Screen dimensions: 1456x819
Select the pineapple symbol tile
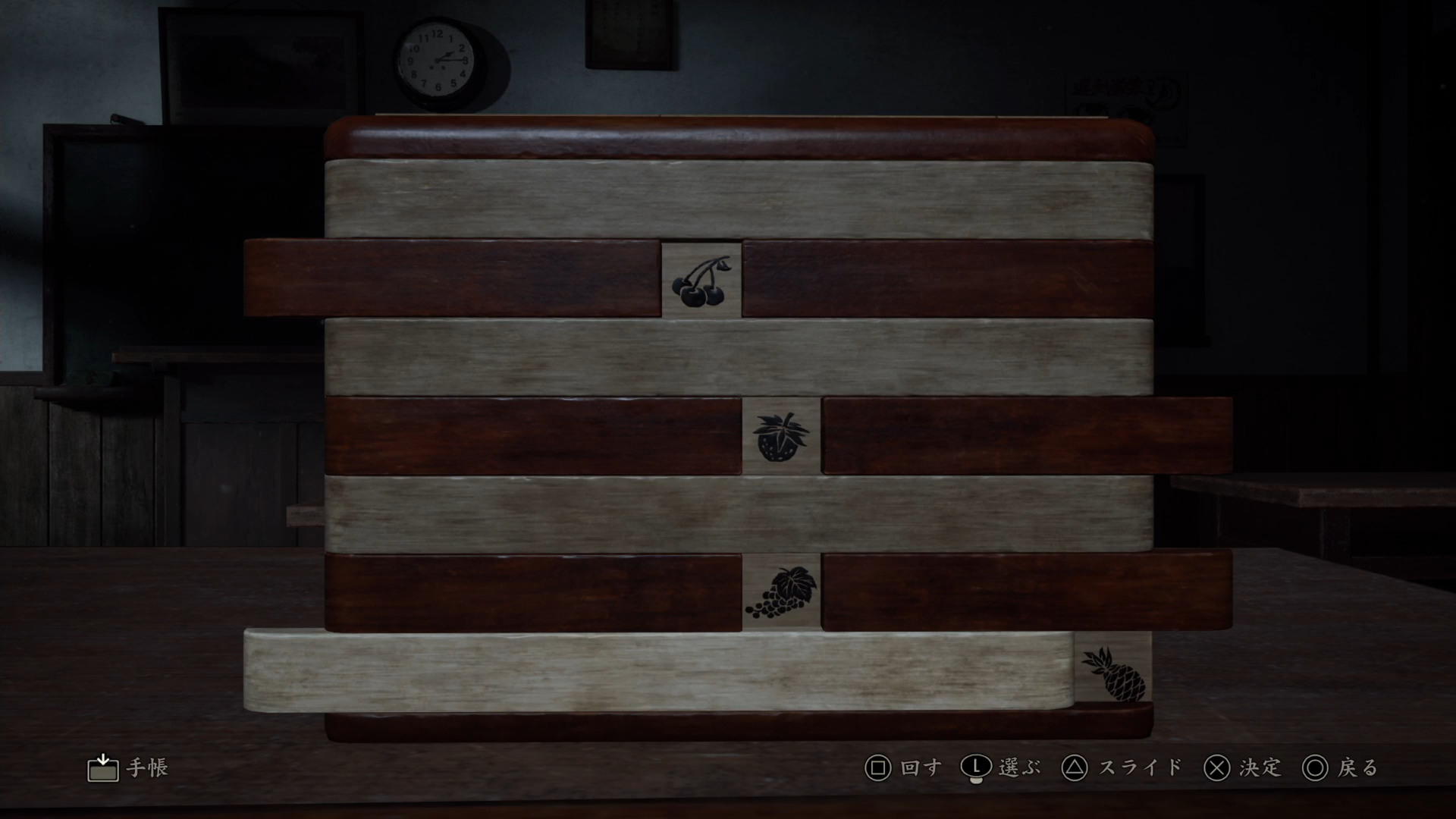pos(1113,673)
